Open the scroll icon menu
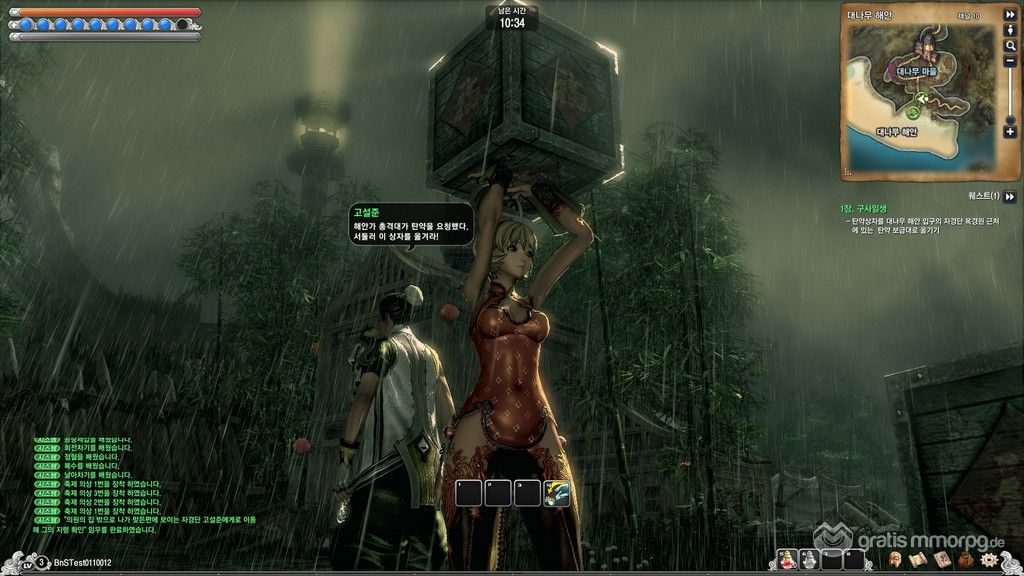The width and height of the screenshot is (1024, 576). 918,560
